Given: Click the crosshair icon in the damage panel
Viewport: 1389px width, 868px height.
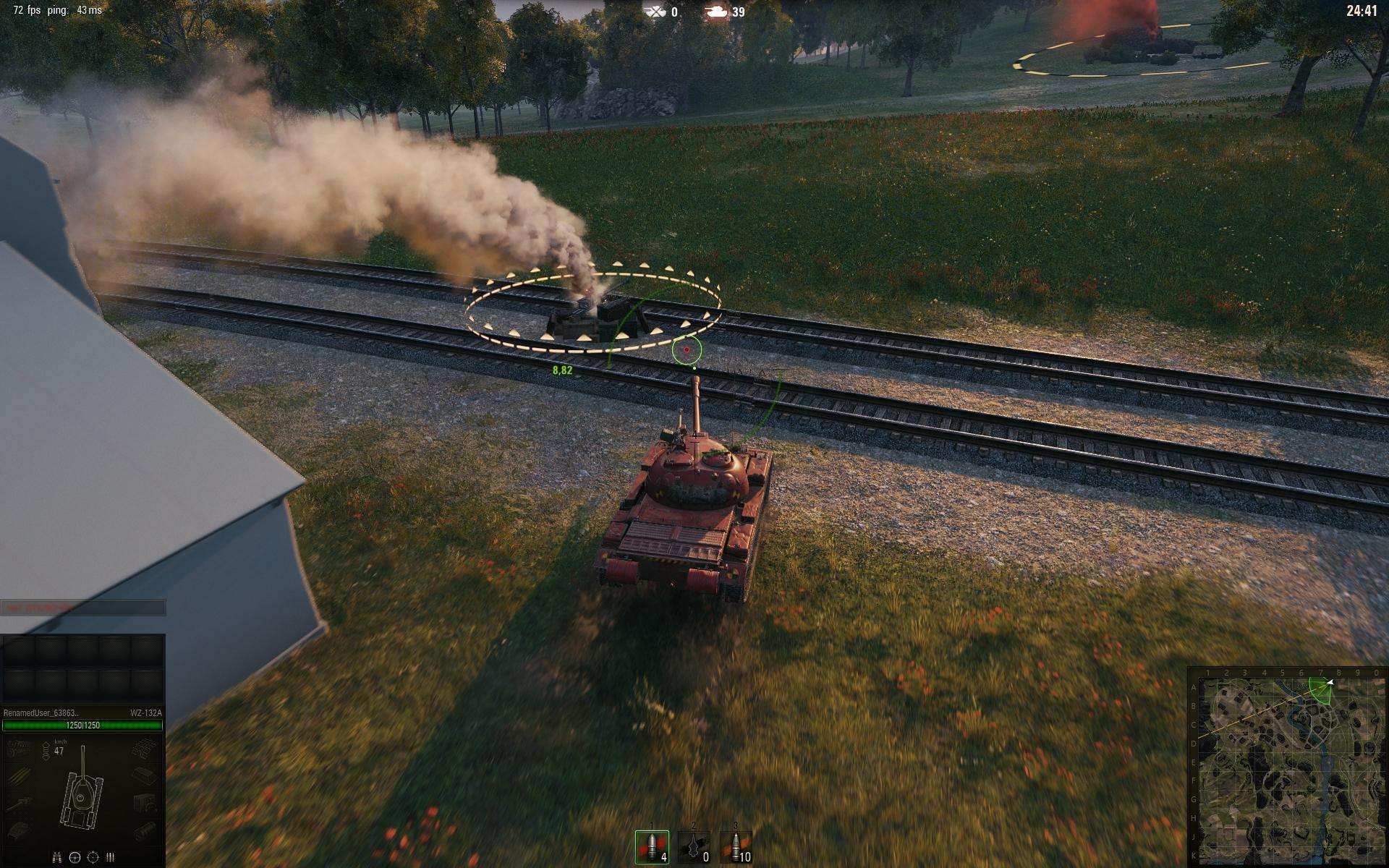Looking at the screenshot, I should (x=93, y=857).
